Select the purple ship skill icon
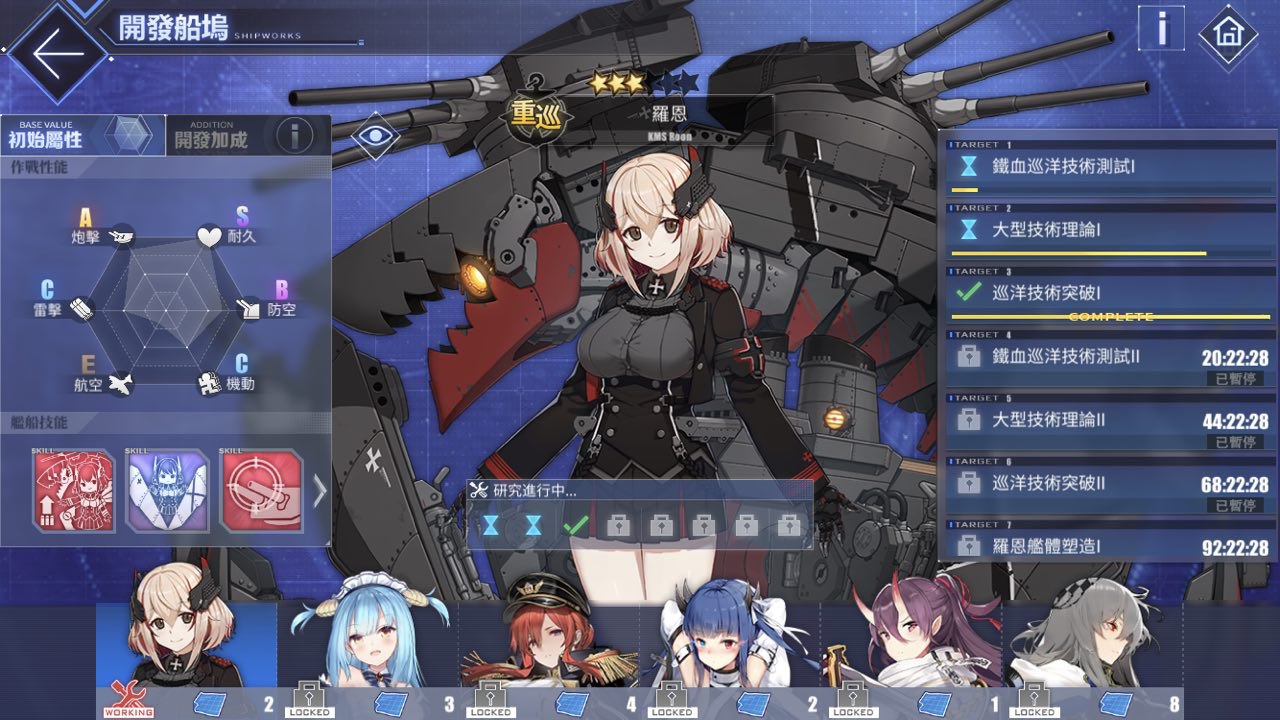 (x=168, y=491)
